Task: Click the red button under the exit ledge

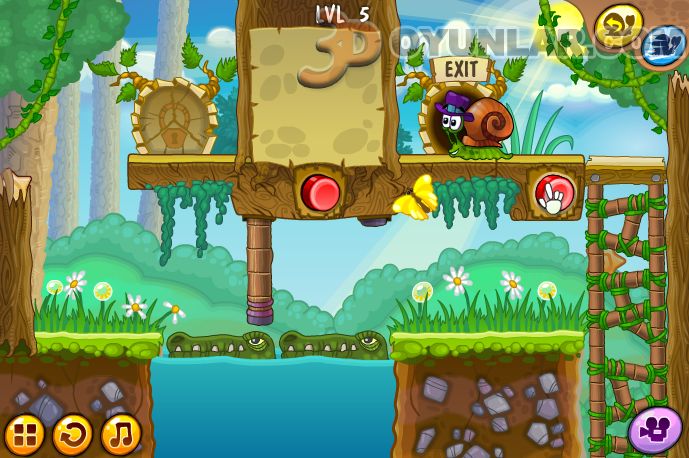Action: click(x=553, y=192)
